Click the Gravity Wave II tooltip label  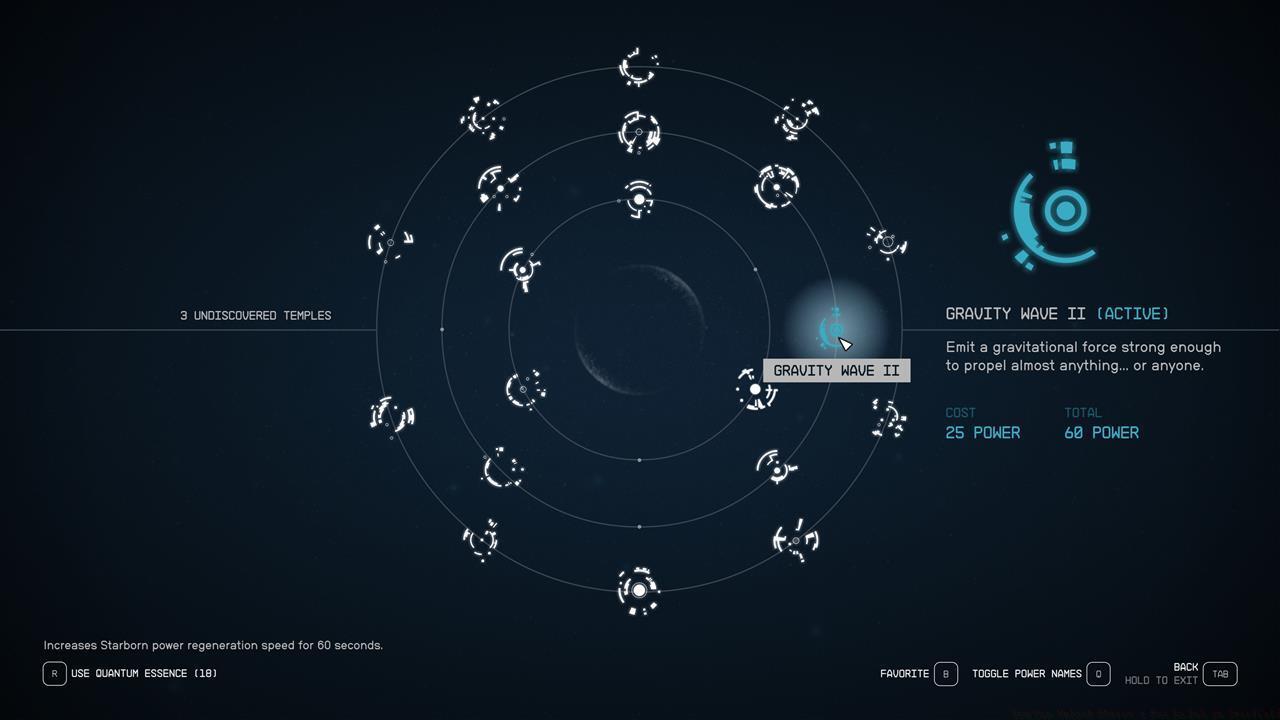pos(836,370)
